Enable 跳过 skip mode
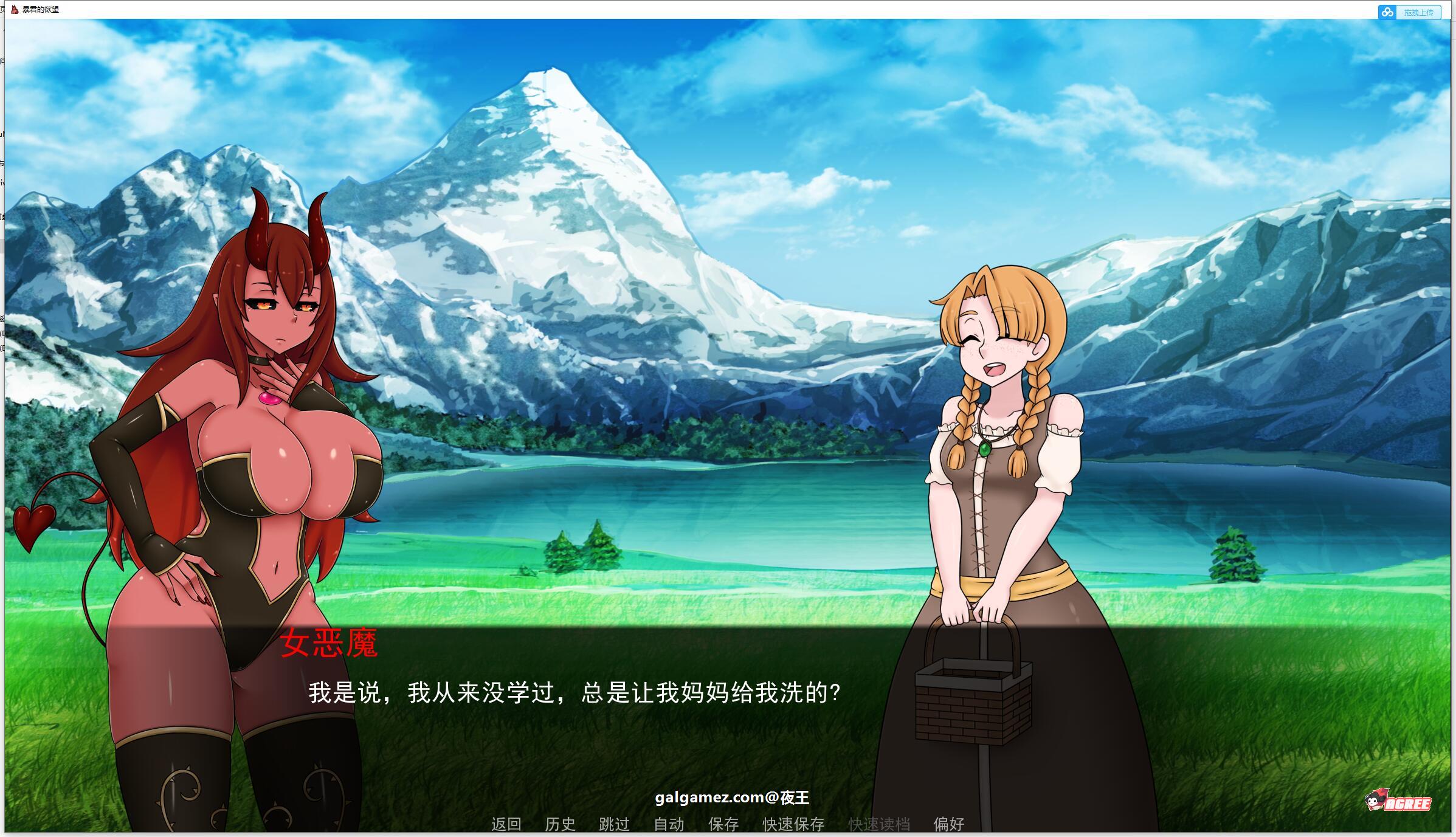1456x837 pixels. pyautogui.click(x=615, y=825)
